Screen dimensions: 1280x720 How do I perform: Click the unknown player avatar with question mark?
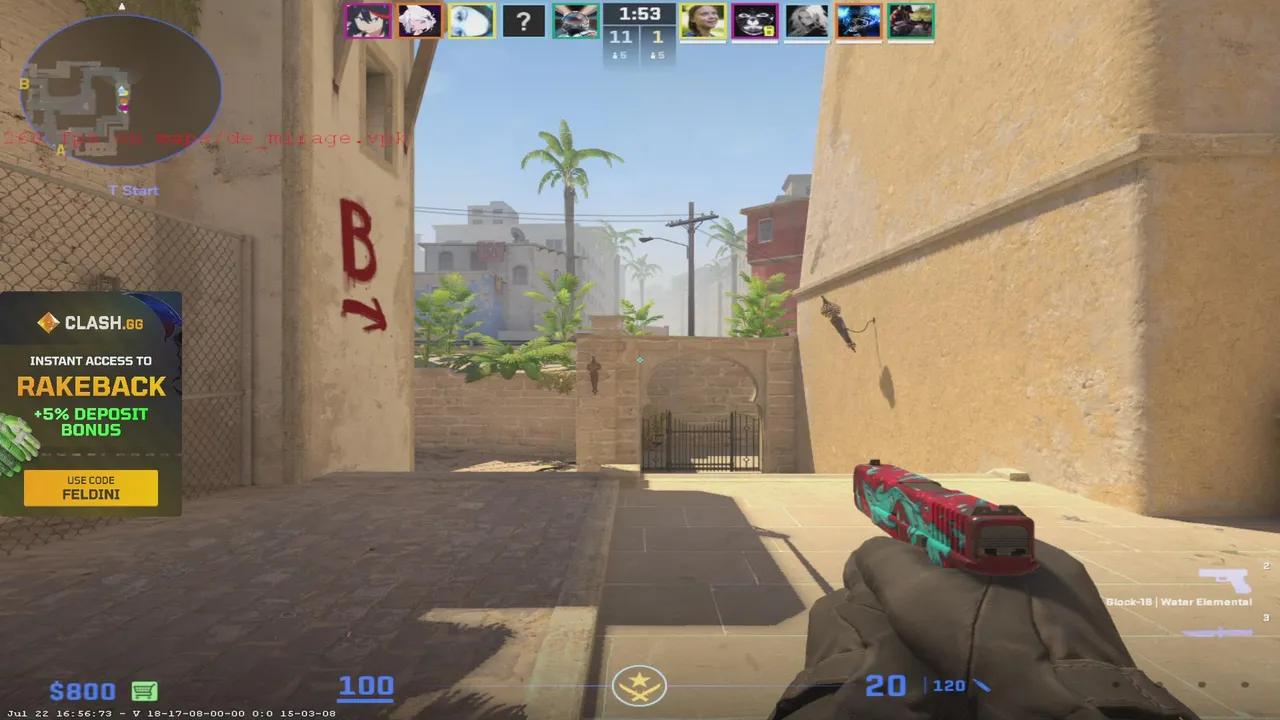click(x=524, y=20)
